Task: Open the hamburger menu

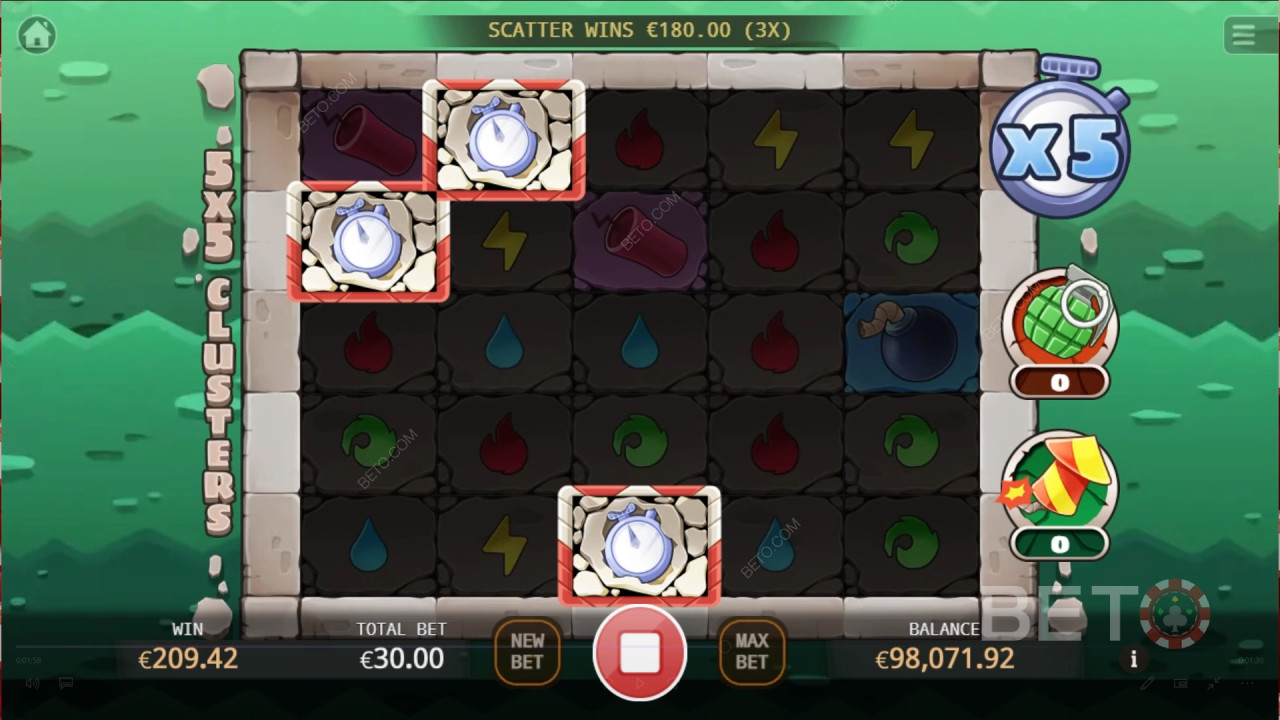Action: click(x=1243, y=36)
